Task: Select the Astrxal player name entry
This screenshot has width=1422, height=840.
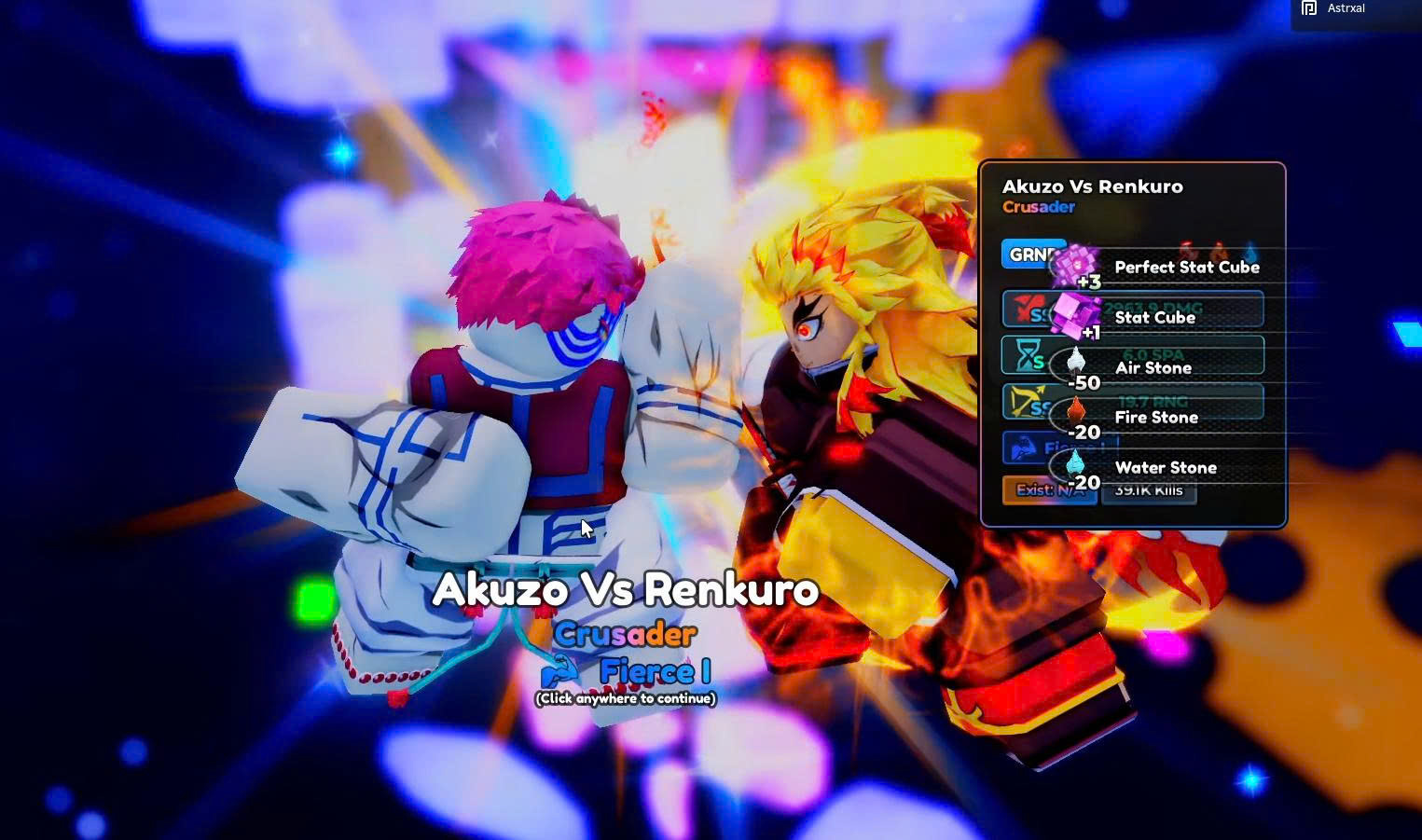Action: (x=1346, y=7)
